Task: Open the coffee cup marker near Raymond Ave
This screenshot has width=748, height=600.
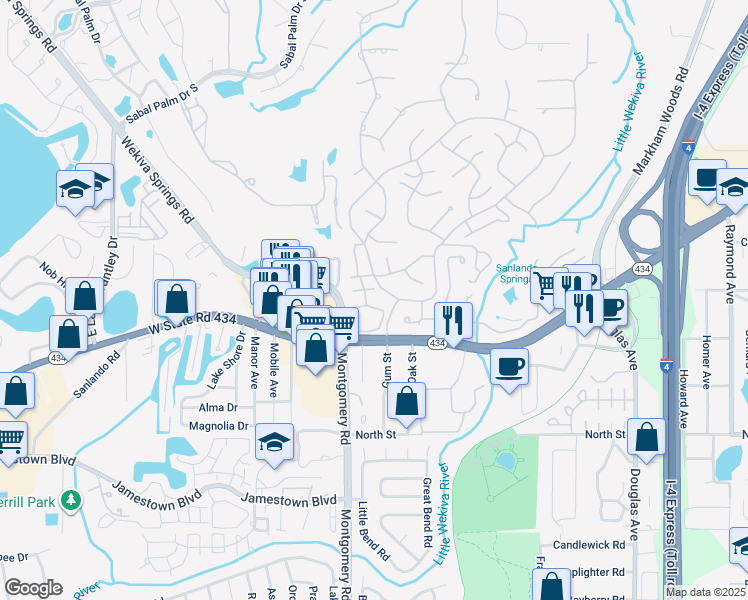Action: click(707, 180)
